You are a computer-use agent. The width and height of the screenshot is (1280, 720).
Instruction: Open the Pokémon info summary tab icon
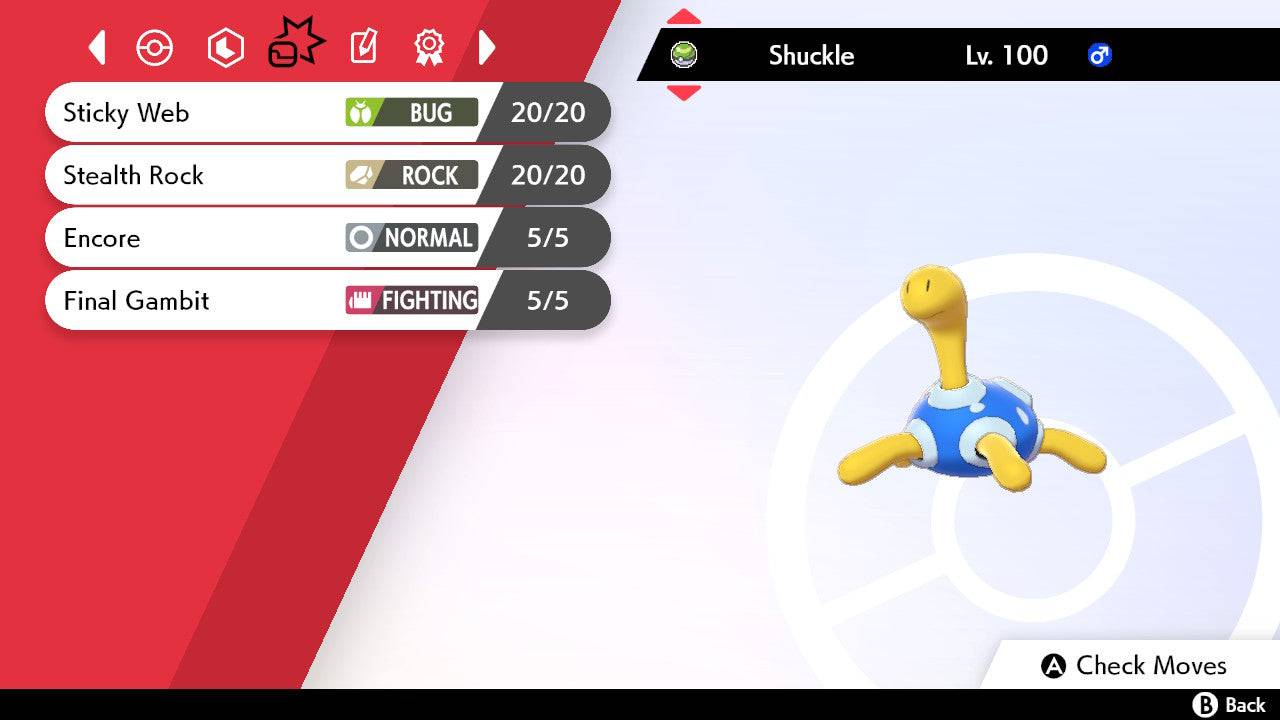click(155, 47)
